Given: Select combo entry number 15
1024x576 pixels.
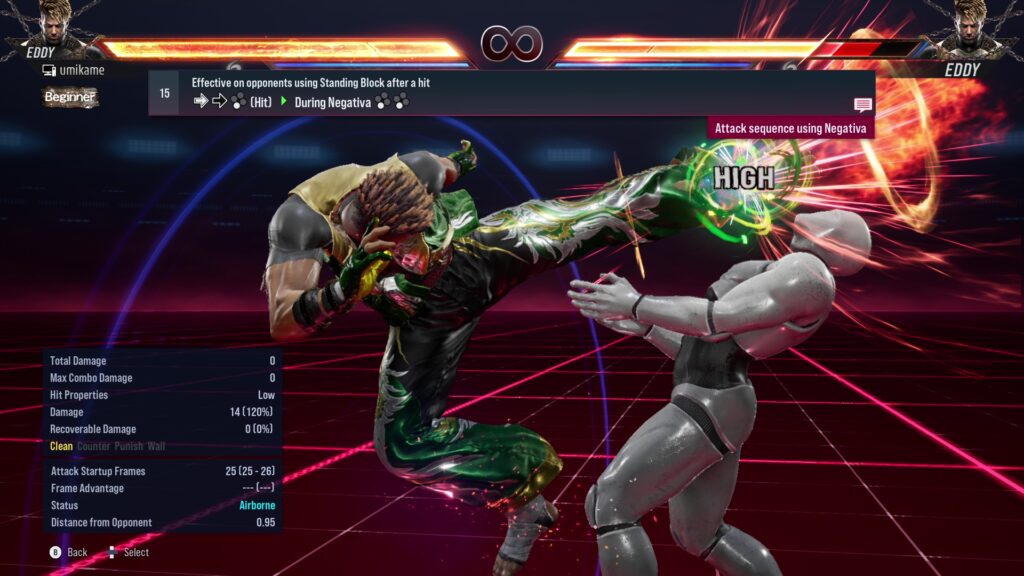Looking at the screenshot, I should coord(164,93).
